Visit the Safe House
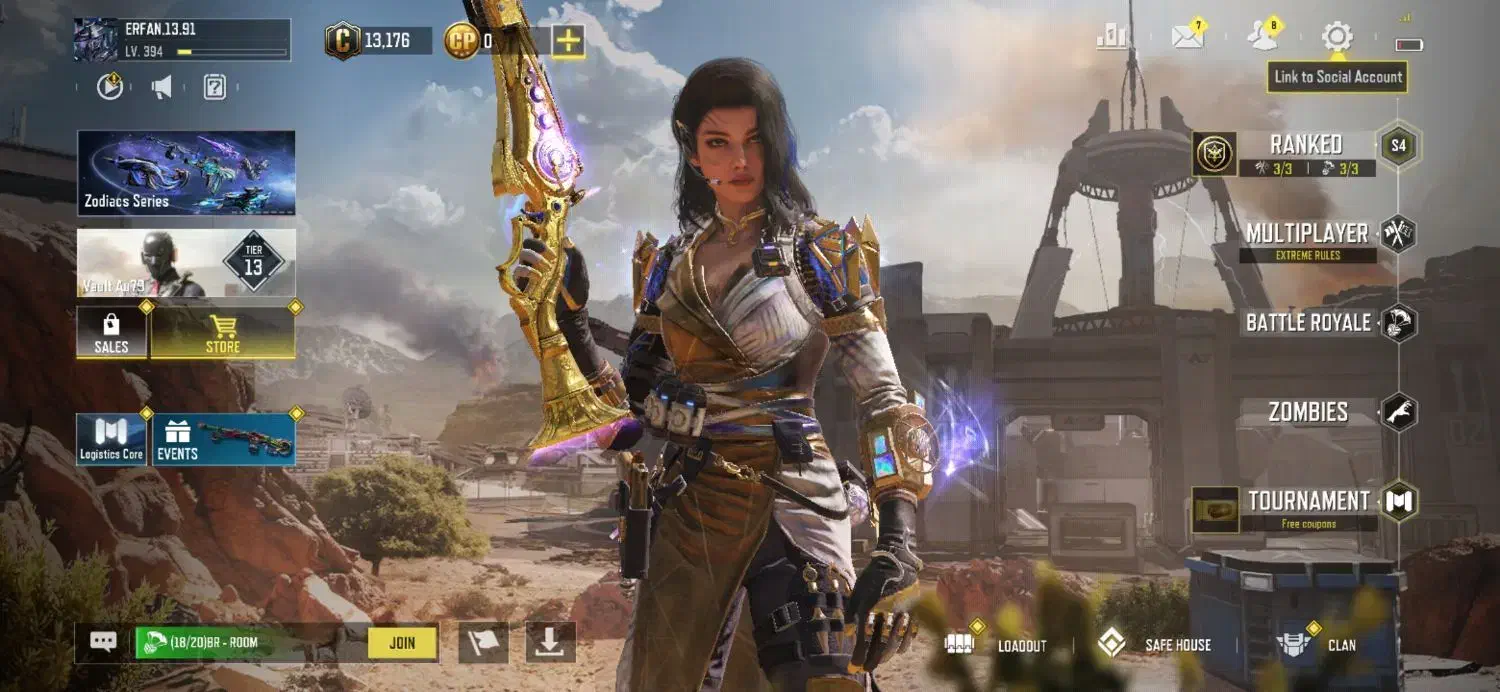This screenshot has width=1500, height=692. click(1157, 645)
